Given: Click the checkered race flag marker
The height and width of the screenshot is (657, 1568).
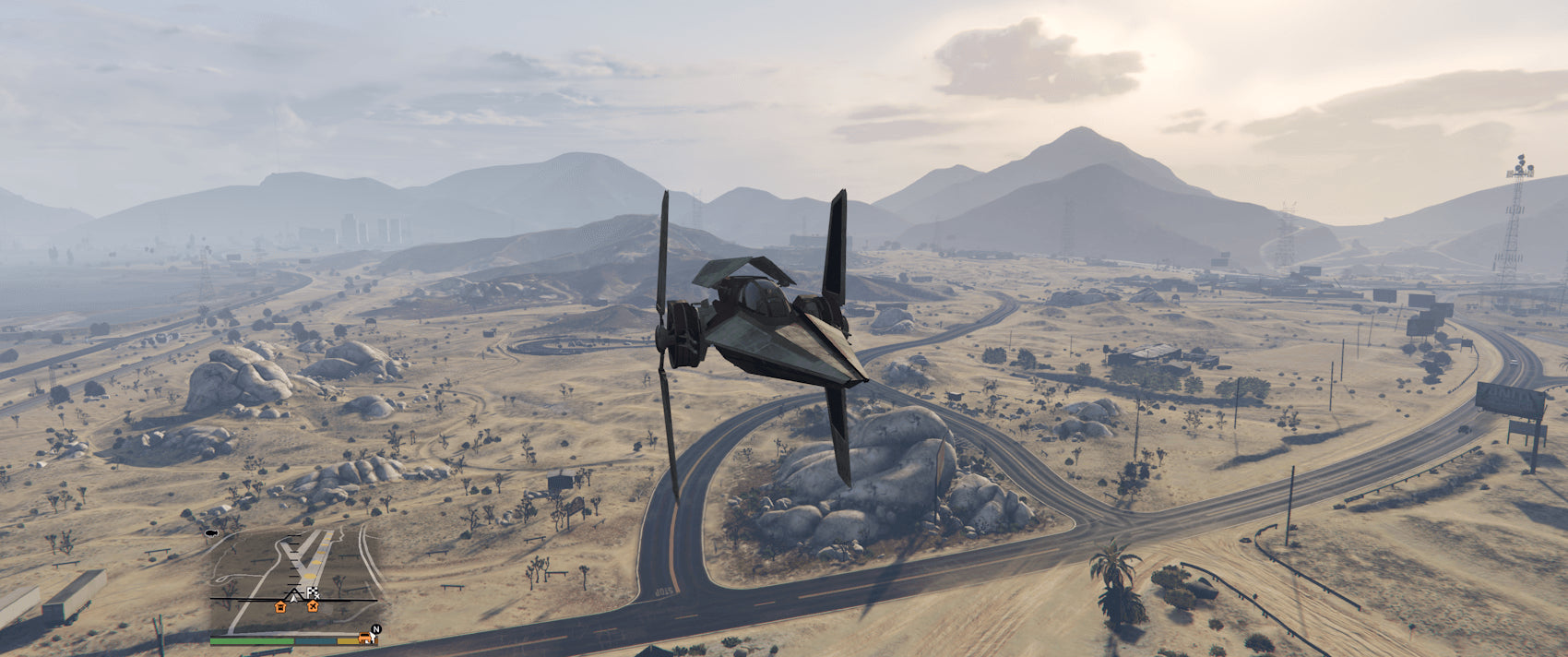Looking at the screenshot, I should (312, 592).
